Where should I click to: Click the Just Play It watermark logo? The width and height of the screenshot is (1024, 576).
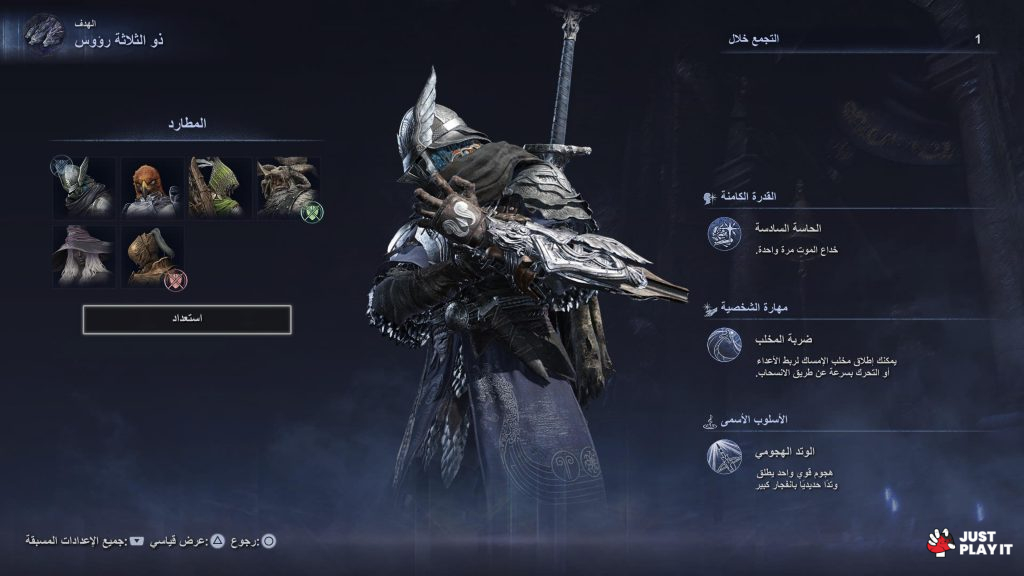[x=969, y=541]
